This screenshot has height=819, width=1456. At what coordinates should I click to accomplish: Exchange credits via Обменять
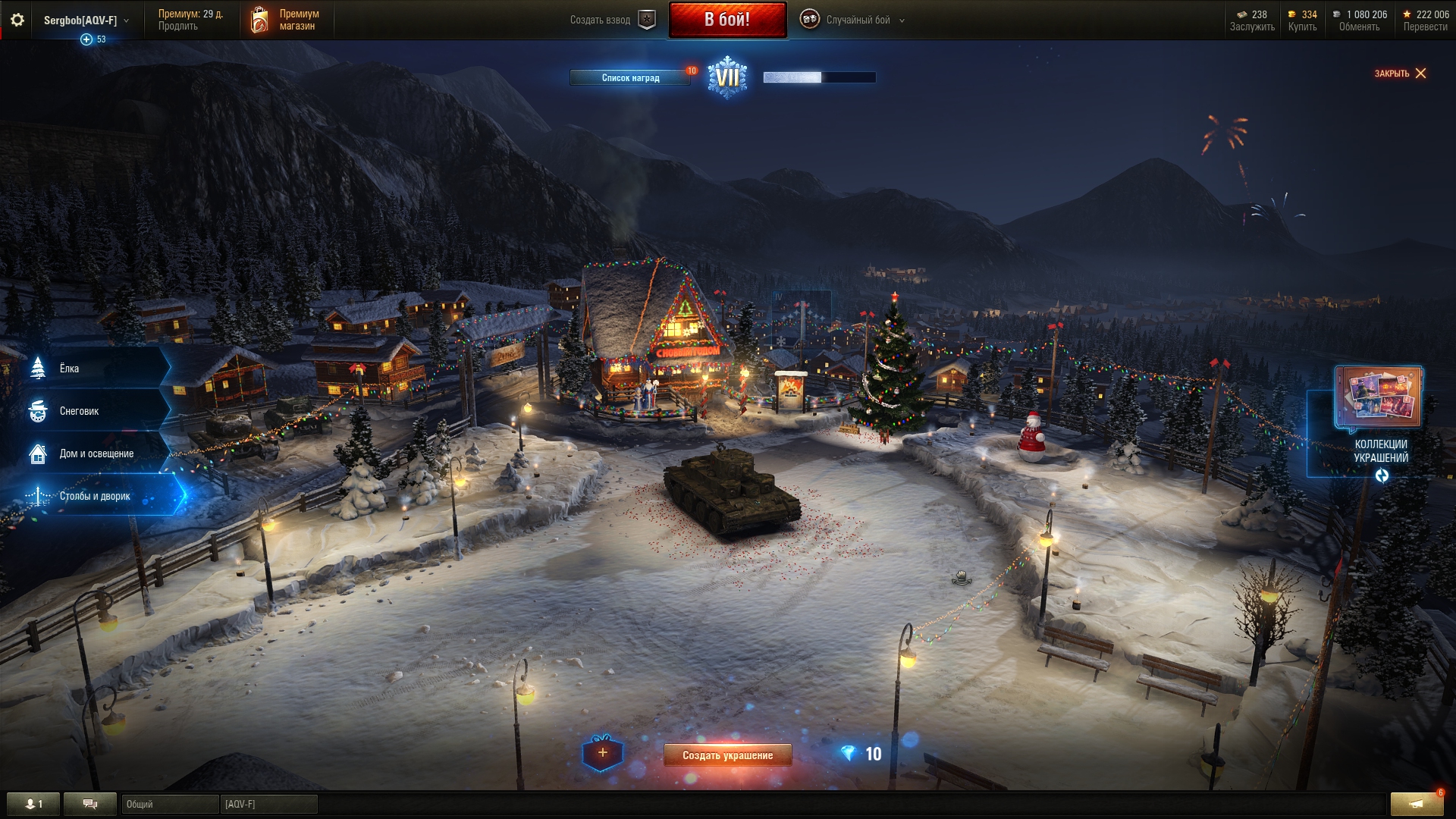(1359, 27)
